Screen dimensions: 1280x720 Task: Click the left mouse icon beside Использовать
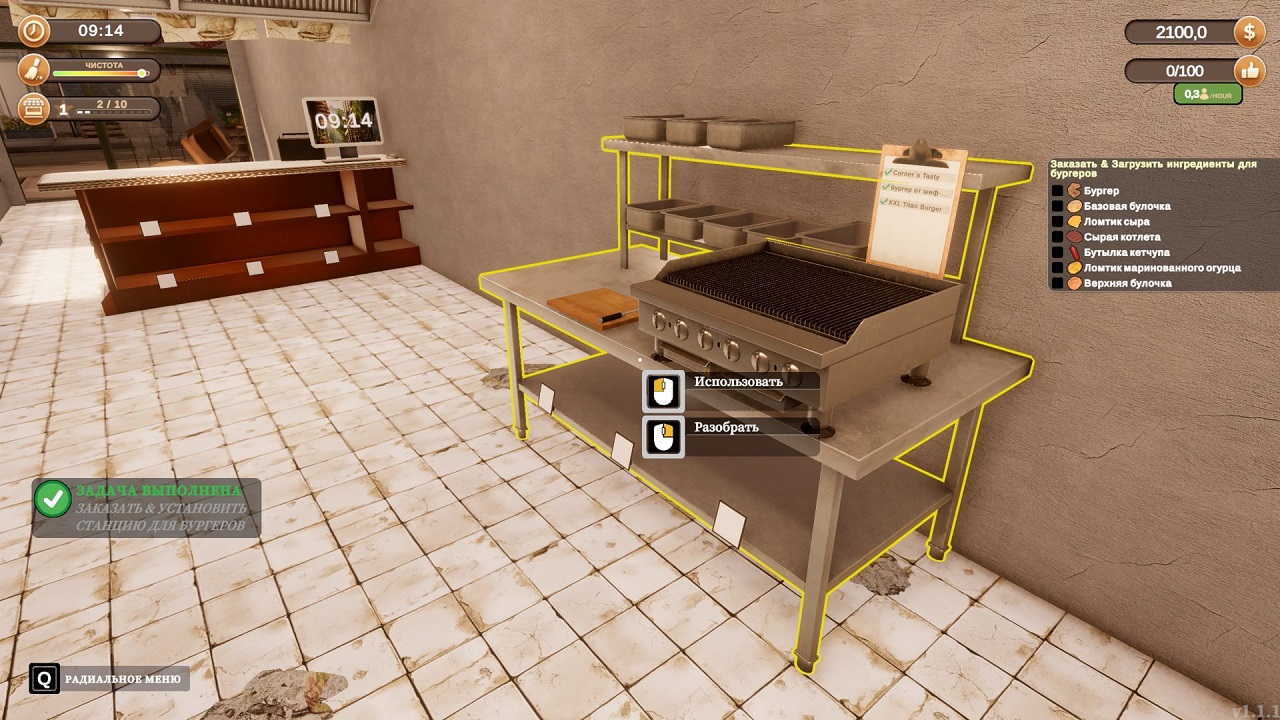663,390
